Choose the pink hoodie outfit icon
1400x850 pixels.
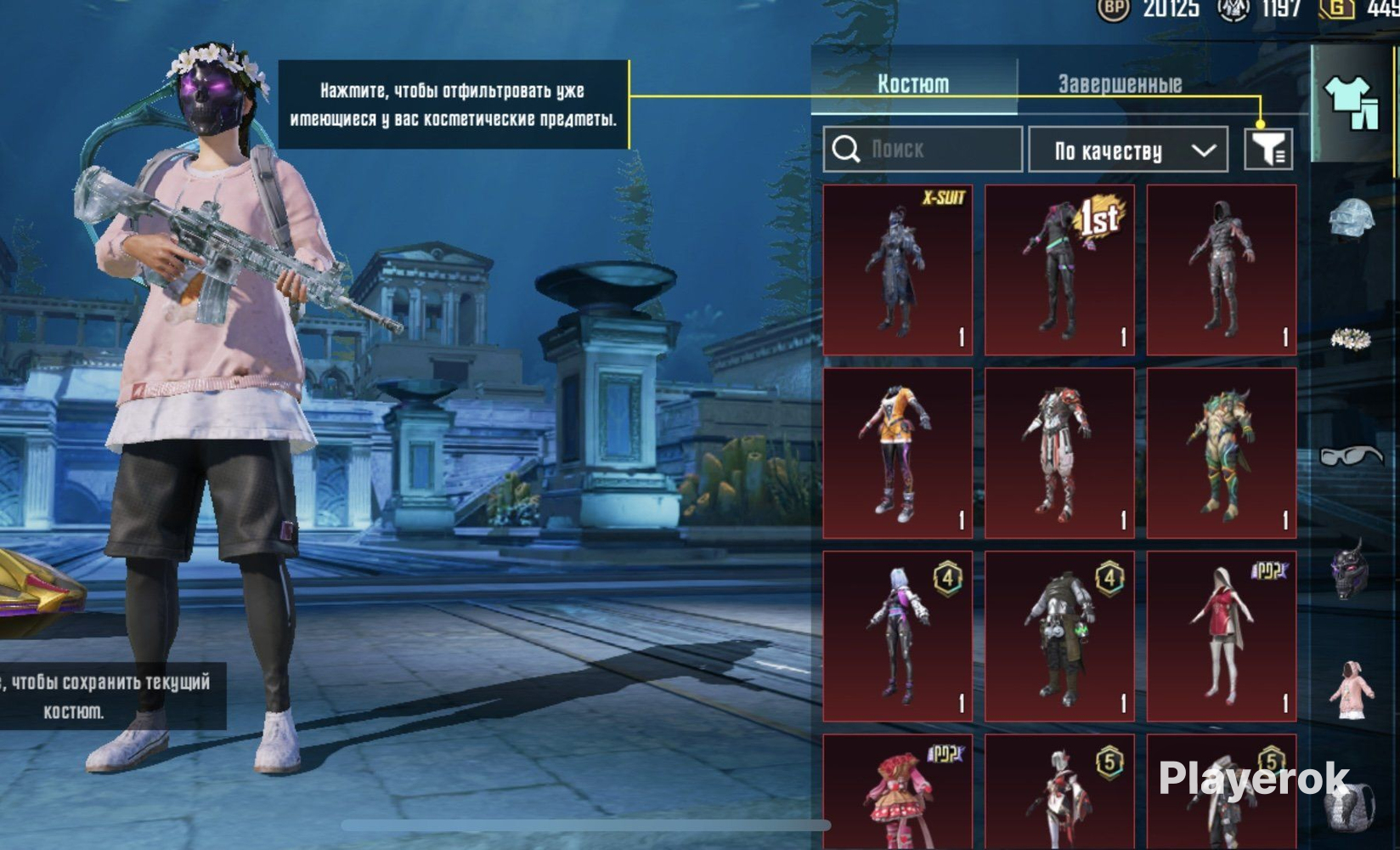coord(1352,690)
